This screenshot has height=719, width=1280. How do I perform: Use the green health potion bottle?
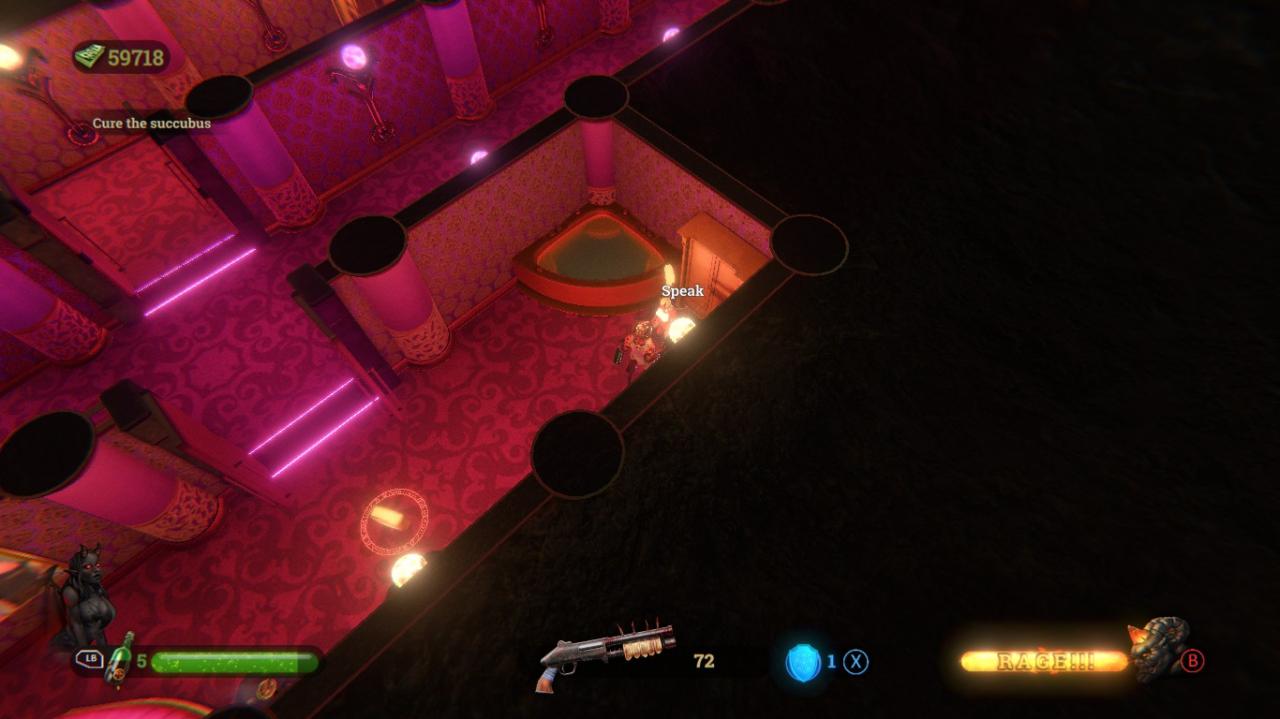[121, 658]
